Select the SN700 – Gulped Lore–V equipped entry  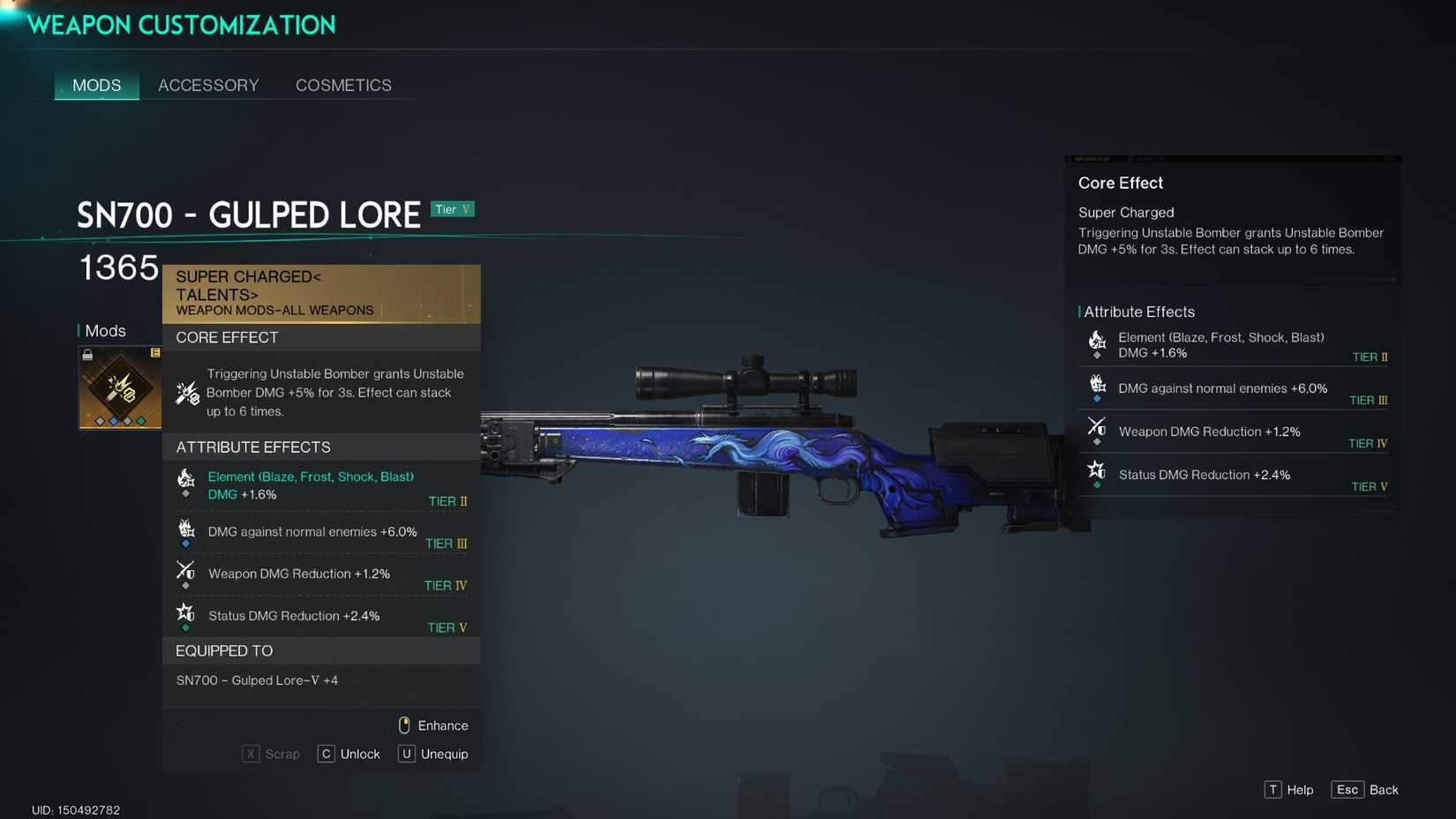point(256,680)
